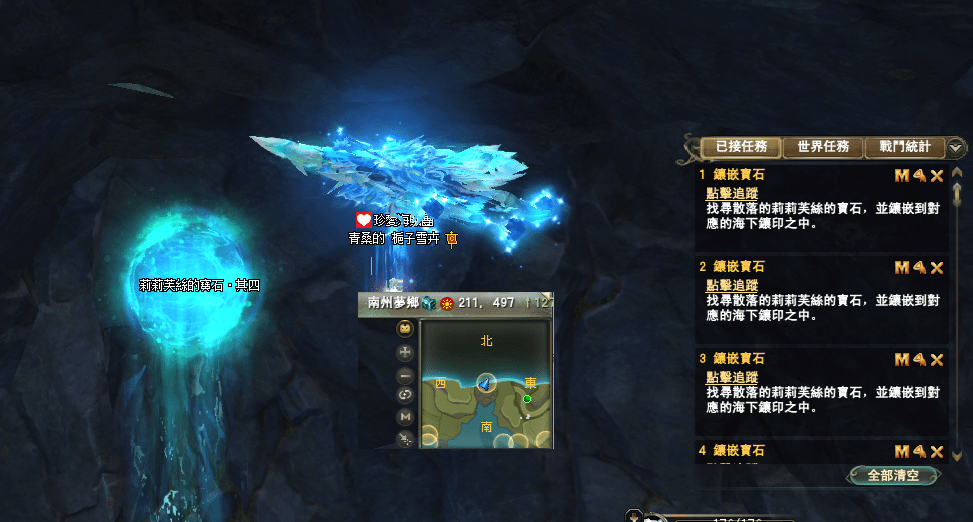Viewport: 973px width, 522px height.
Task: Click the diagonal arrow button below minimap M
Action: pyautogui.click(x=405, y=438)
